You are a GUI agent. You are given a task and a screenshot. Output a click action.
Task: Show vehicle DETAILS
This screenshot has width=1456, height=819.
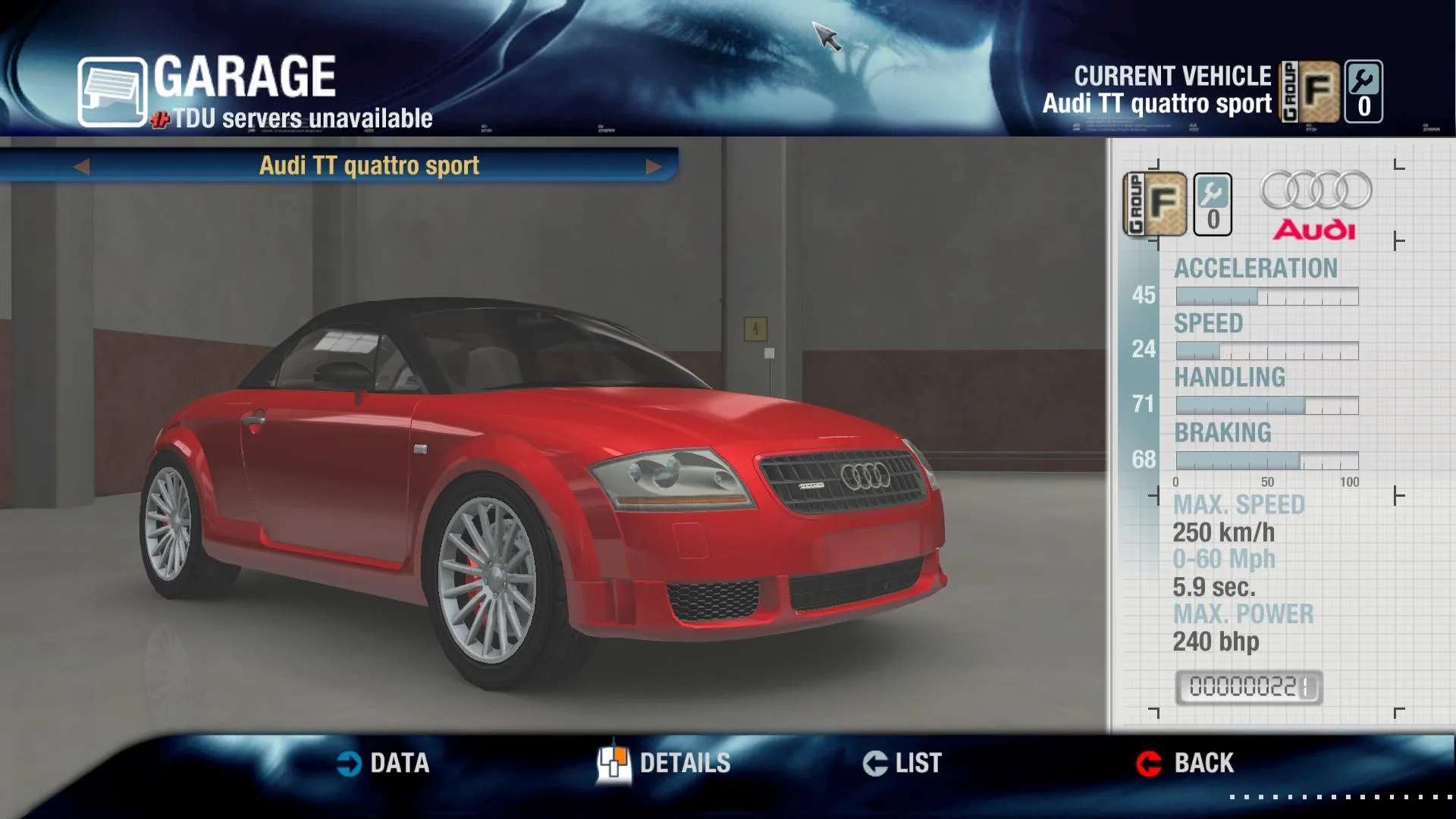click(x=664, y=763)
